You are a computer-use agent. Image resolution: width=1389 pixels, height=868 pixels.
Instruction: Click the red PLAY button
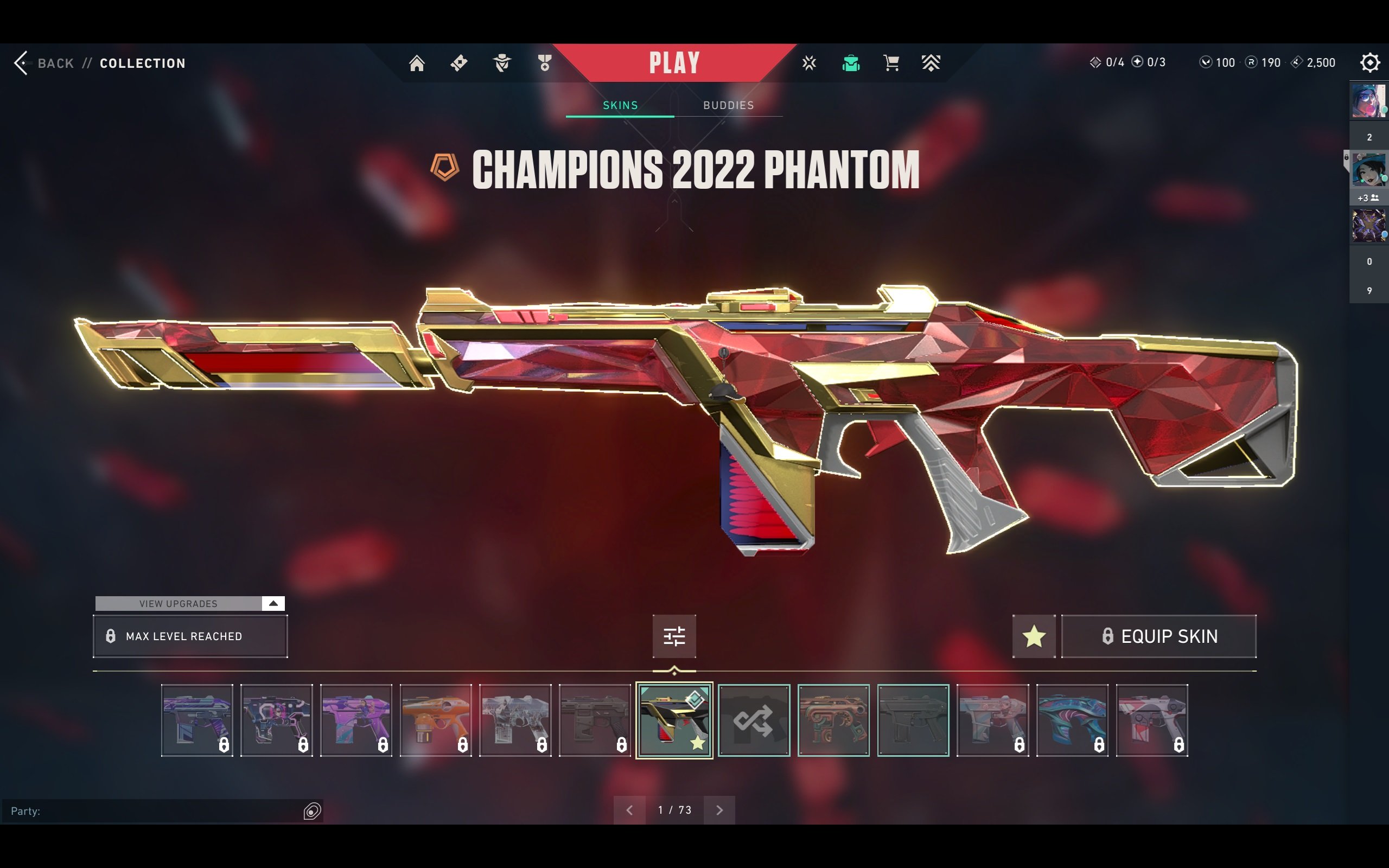674,62
